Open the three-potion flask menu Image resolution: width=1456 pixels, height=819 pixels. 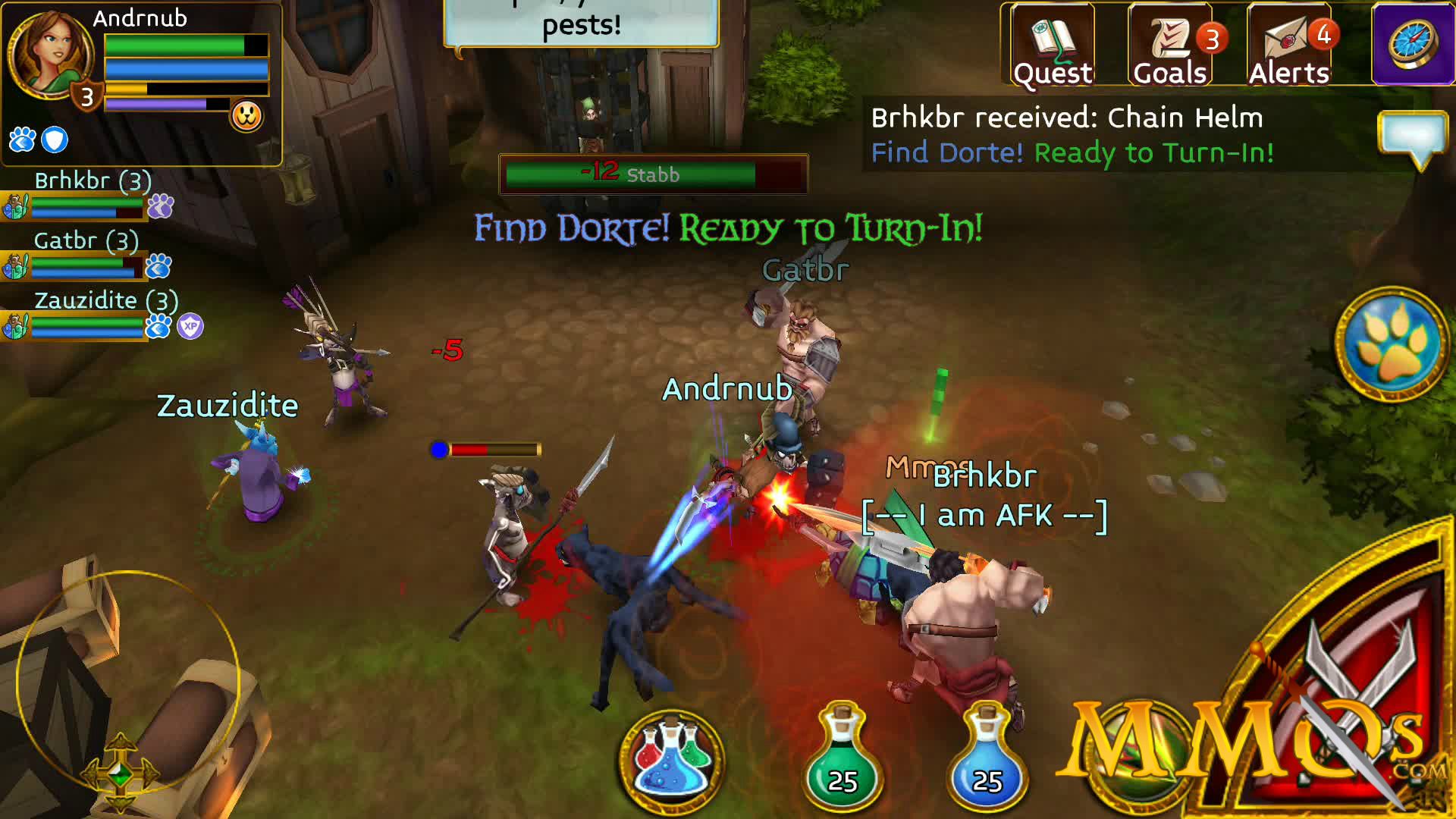click(672, 760)
